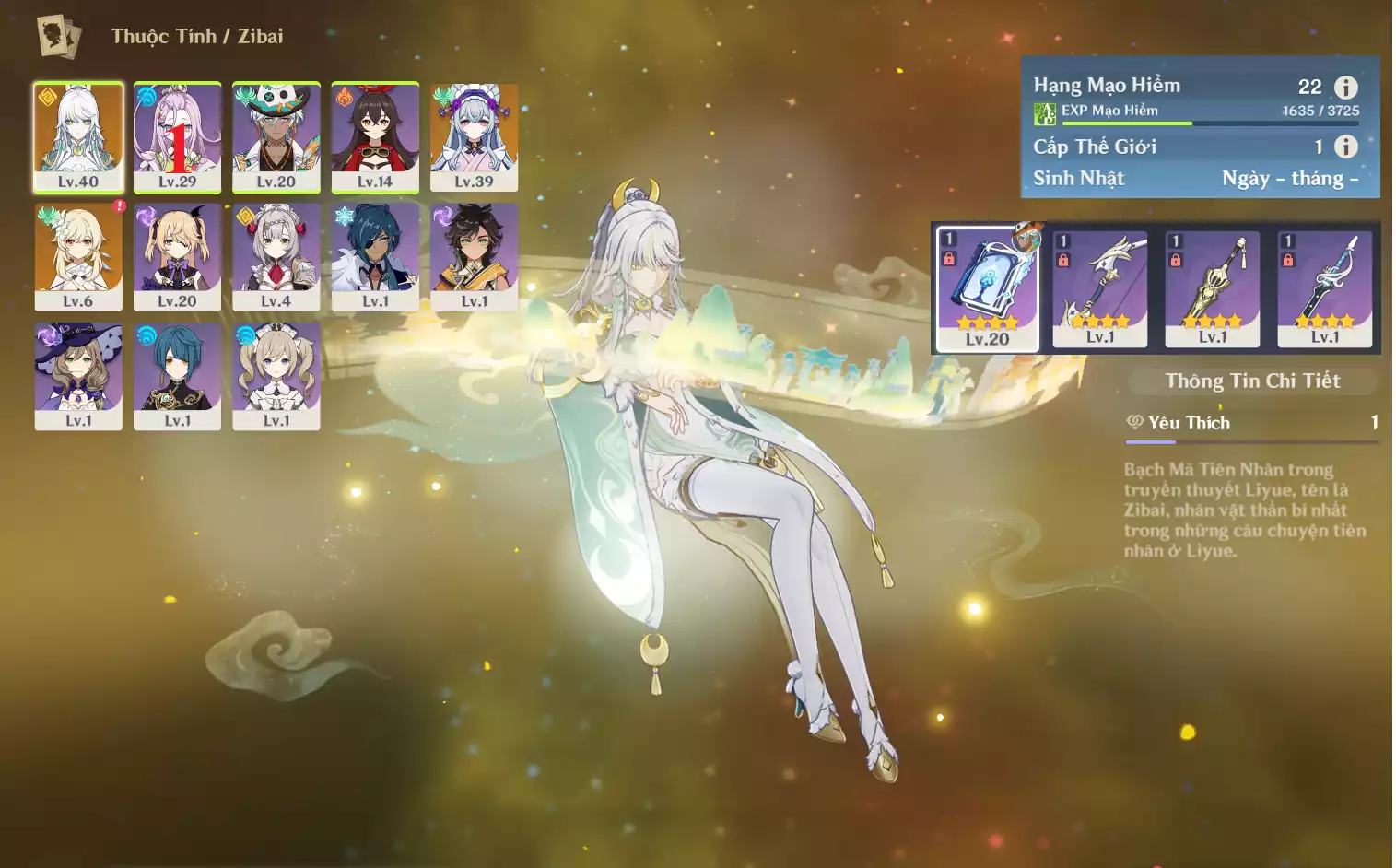Select Xingqiu's character card
The height and width of the screenshot is (868, 1396).
click(x=177, y=376)
